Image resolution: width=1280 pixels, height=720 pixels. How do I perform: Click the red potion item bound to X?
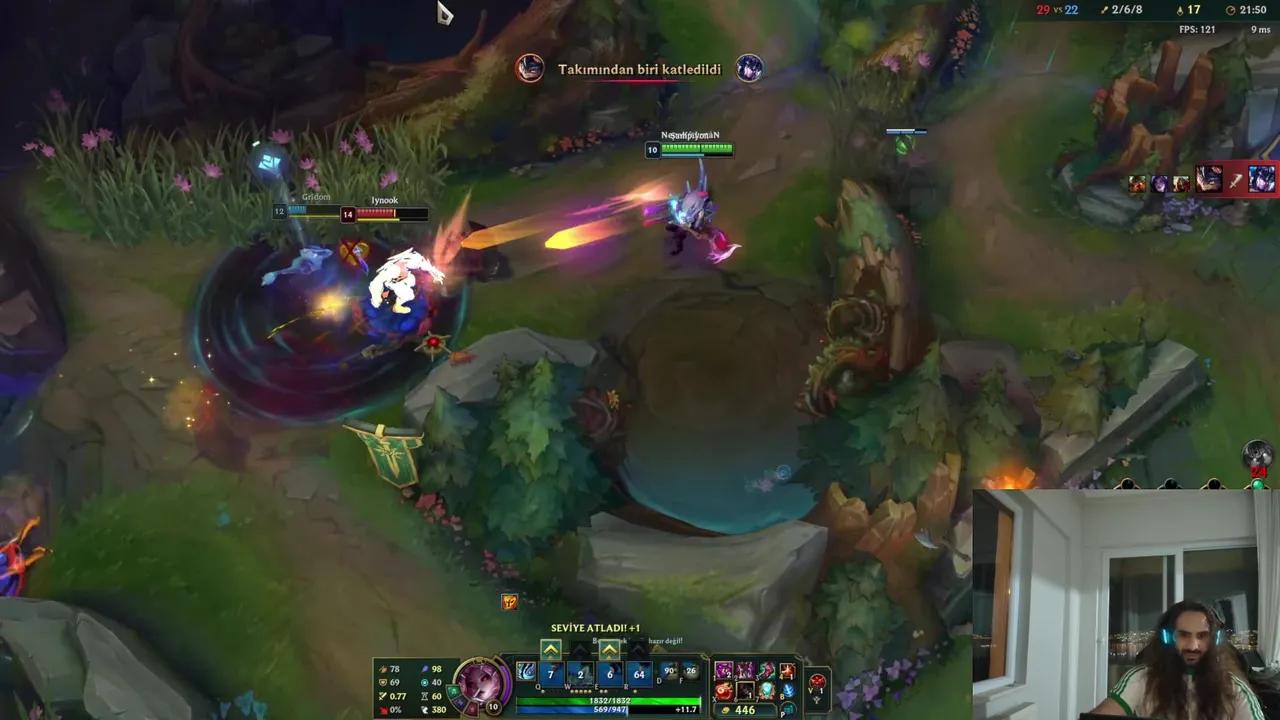point(722,692)
